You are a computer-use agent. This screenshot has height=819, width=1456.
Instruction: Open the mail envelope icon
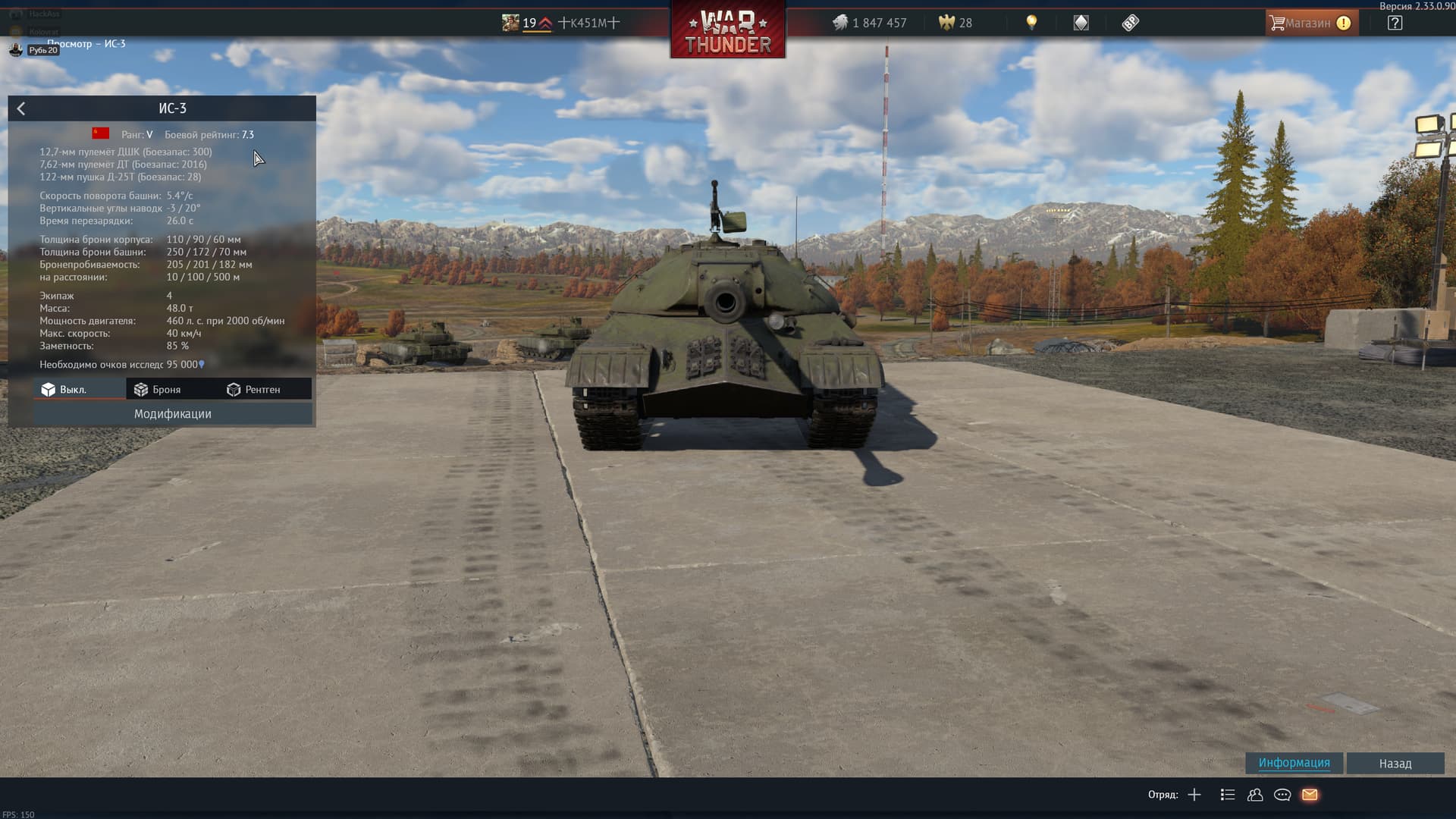(1310, 795)
